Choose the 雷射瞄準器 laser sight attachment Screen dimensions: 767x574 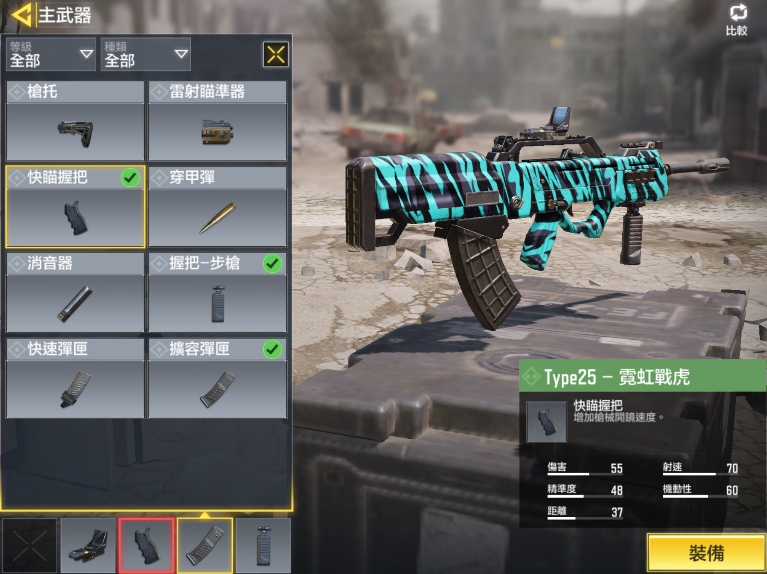click(217, 121)
